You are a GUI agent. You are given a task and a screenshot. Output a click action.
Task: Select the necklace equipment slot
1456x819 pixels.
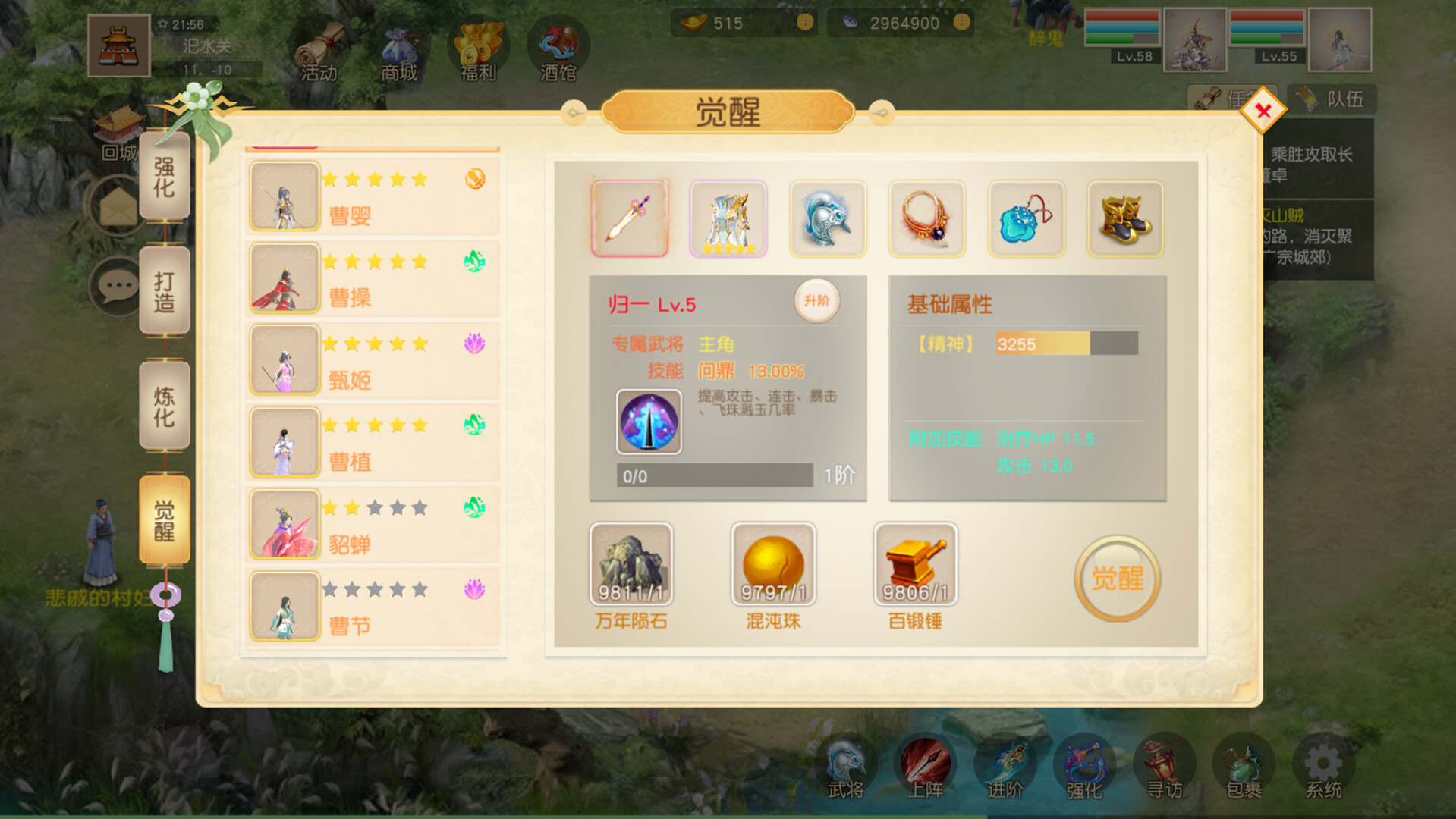927,218
